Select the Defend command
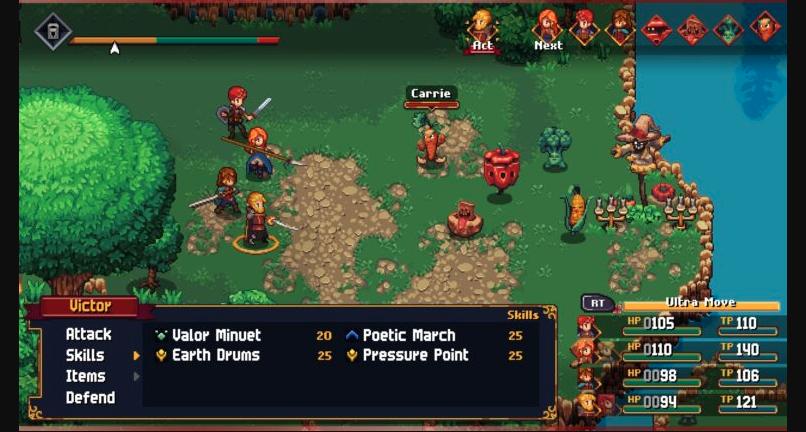Screen dimensions: 806x432 (90, 397)
